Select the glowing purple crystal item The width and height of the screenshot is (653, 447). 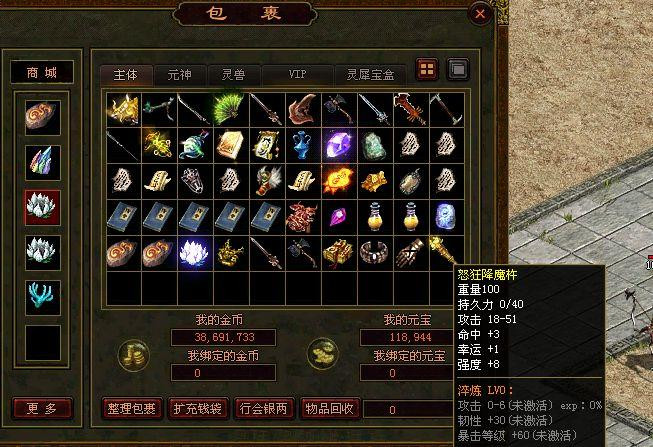click(335, 146)
